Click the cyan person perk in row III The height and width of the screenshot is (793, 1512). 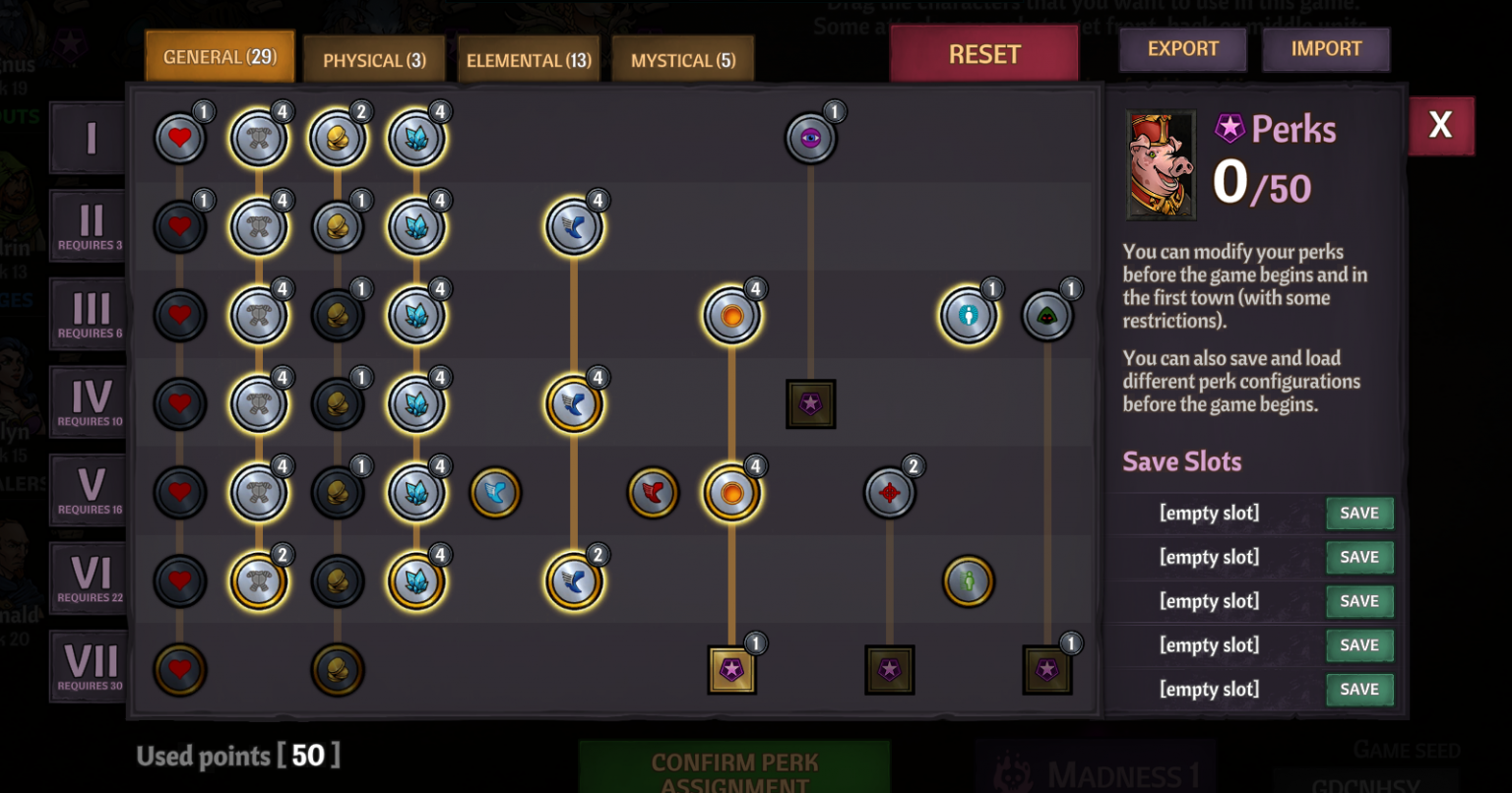(x=968, y=315)
